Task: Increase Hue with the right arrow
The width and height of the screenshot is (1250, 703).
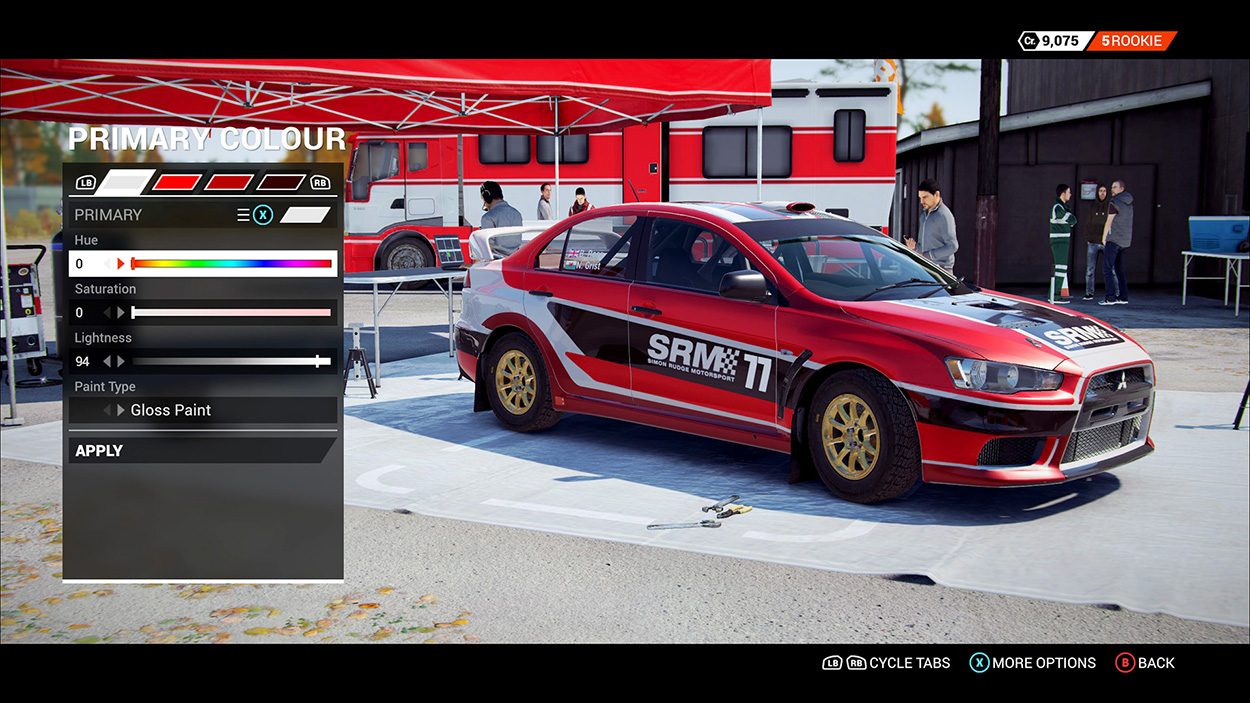Action: click(121, 264)
